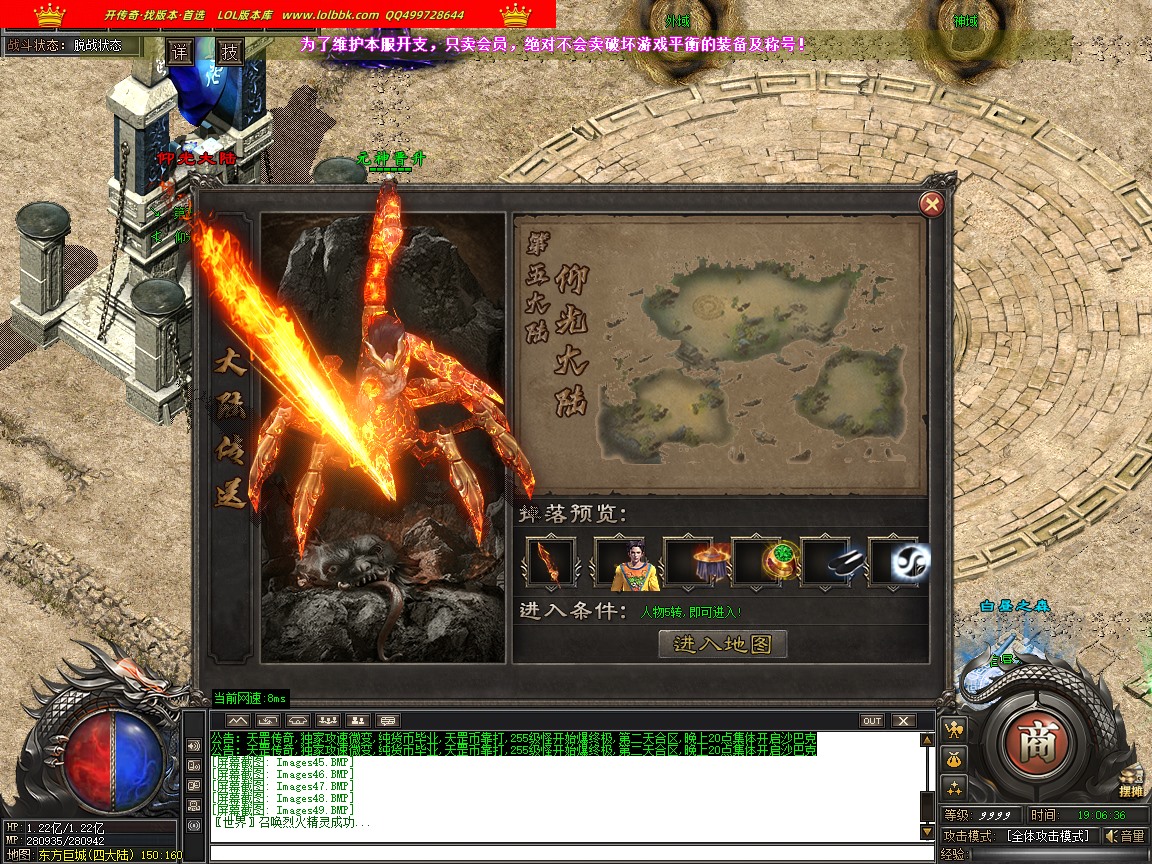The image size is (1152, 864).
Task: Open the 摆摊 stall icon
Action: 1131,783
